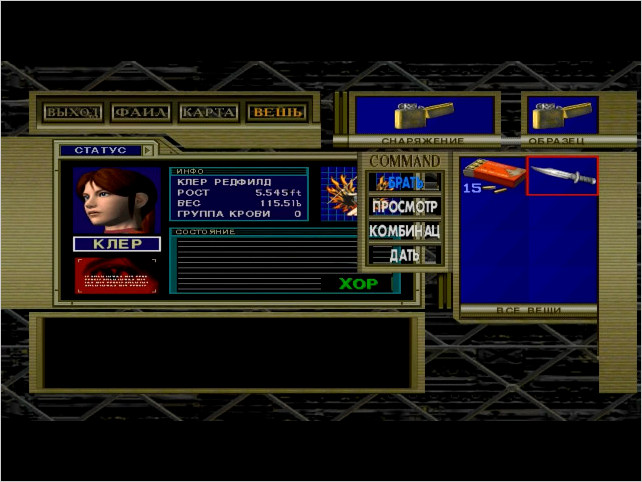Pick the combat knife inventory slot
This screenshot has height=482, width=642.
tap(563, 176)
